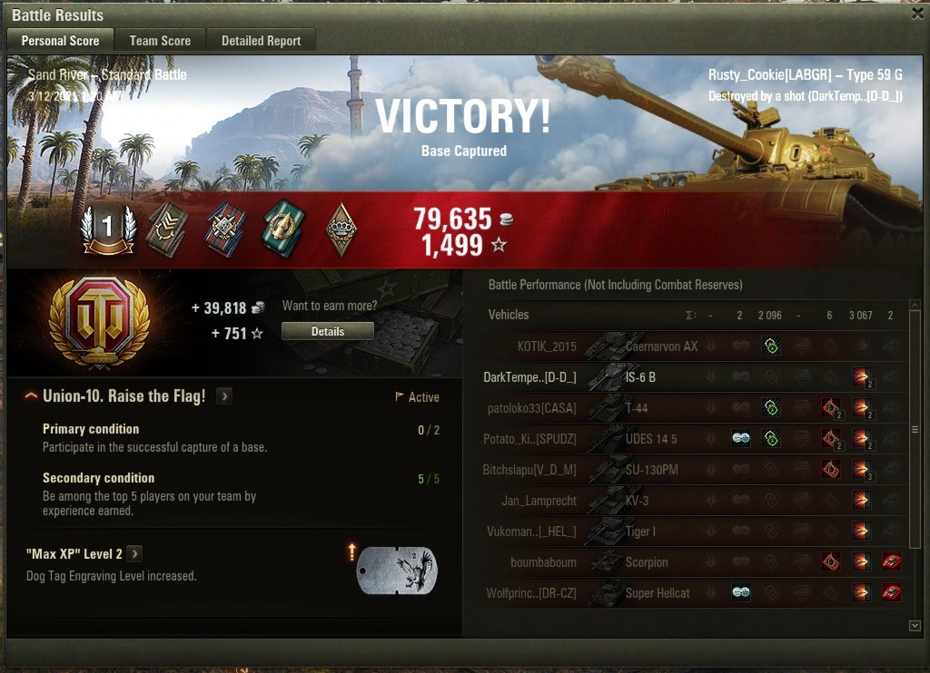The image size is (930, 673).
Task: Click the dog tag engraving thumbnail
Action: coord(397,569)
